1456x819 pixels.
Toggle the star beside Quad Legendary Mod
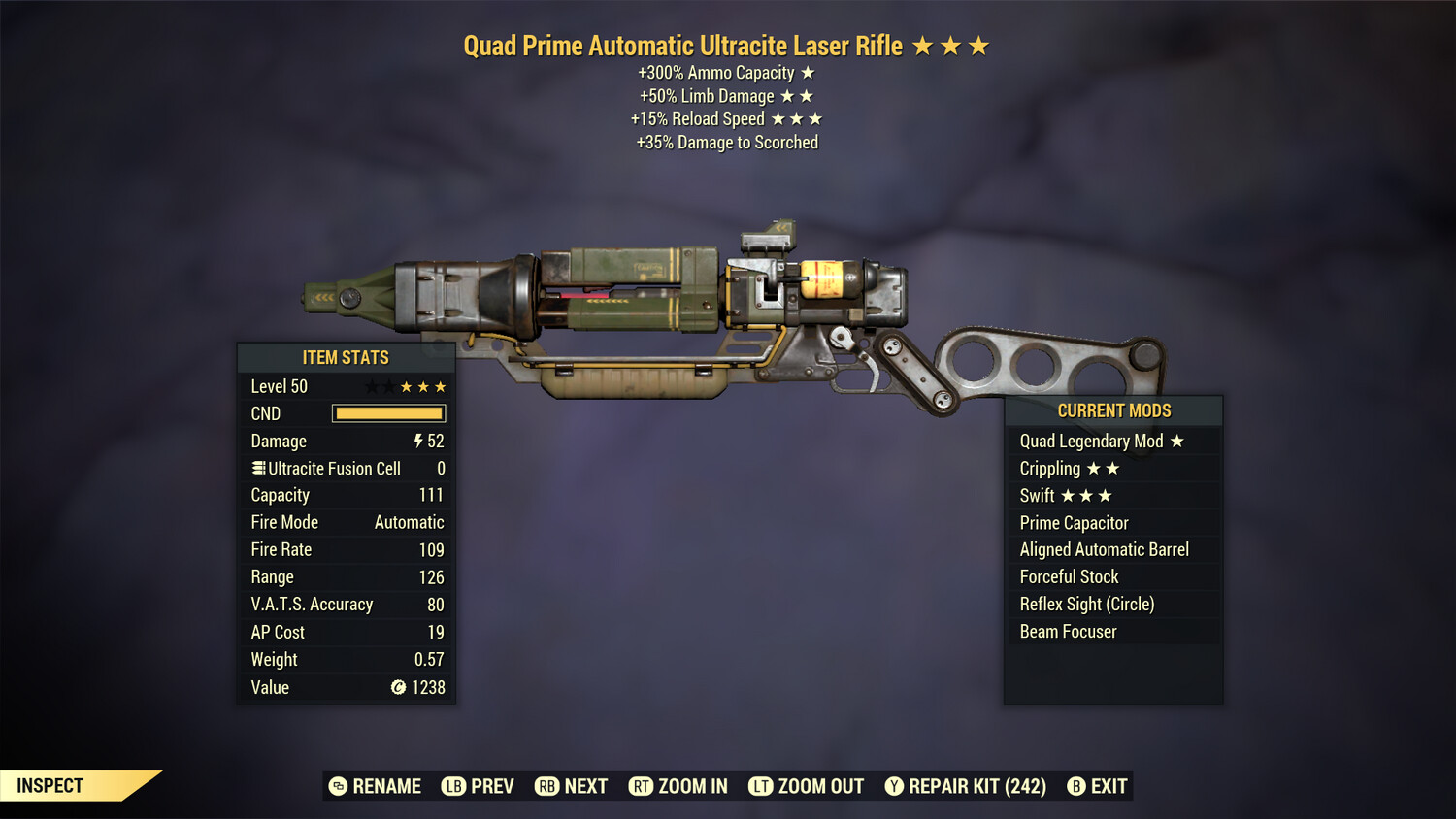click(x=1177, y=441)
